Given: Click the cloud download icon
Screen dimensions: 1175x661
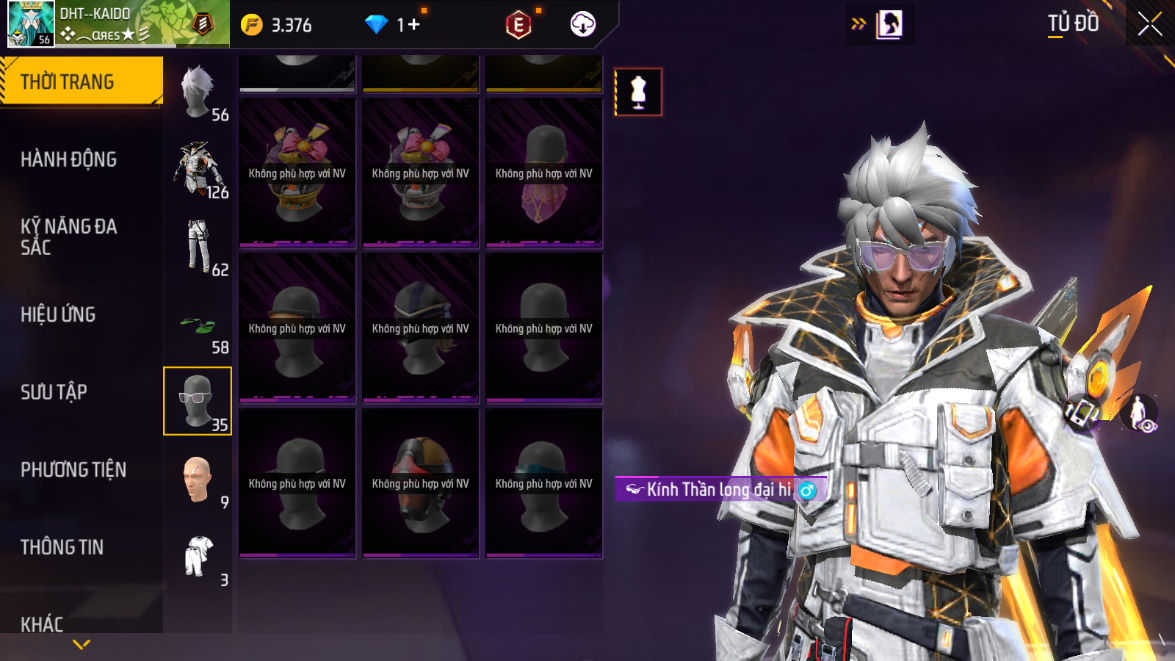Looking at the screenshot, I should [583, 25].
